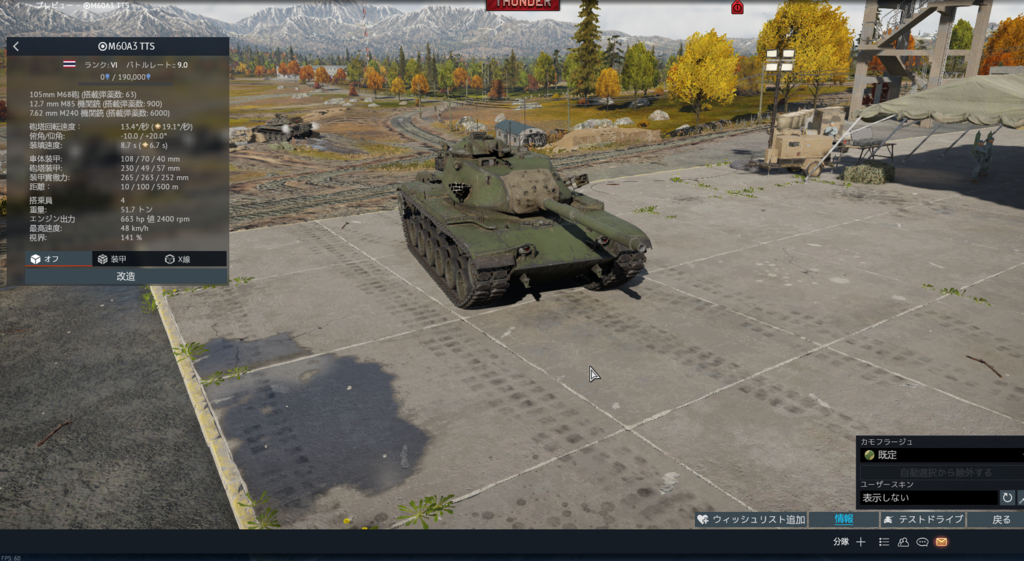Open the contacts list icon

point(884,542)
